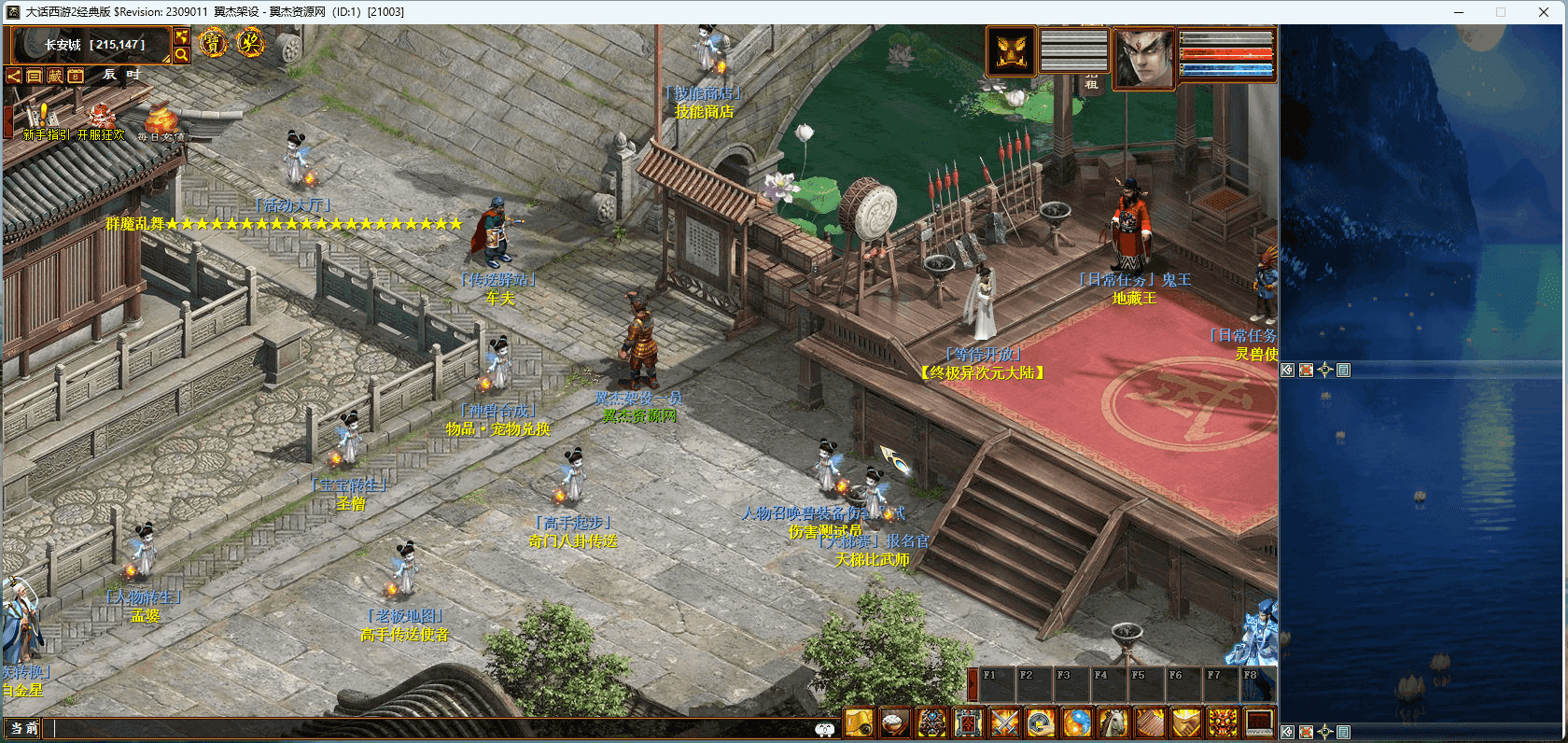Click the player character portrait

click(1145, 57)
